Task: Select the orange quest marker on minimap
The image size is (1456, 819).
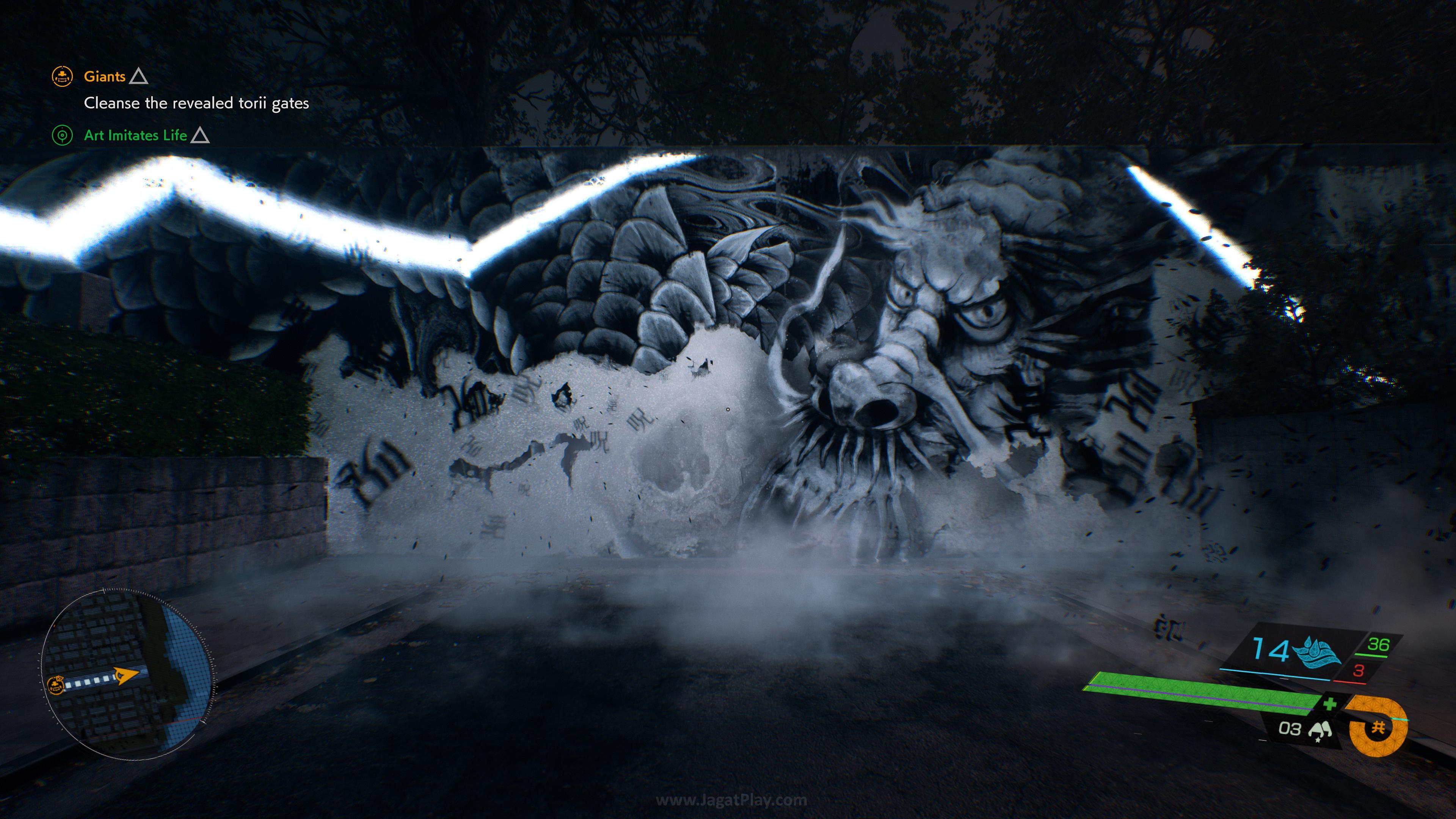Action: (x=55, y=686)
